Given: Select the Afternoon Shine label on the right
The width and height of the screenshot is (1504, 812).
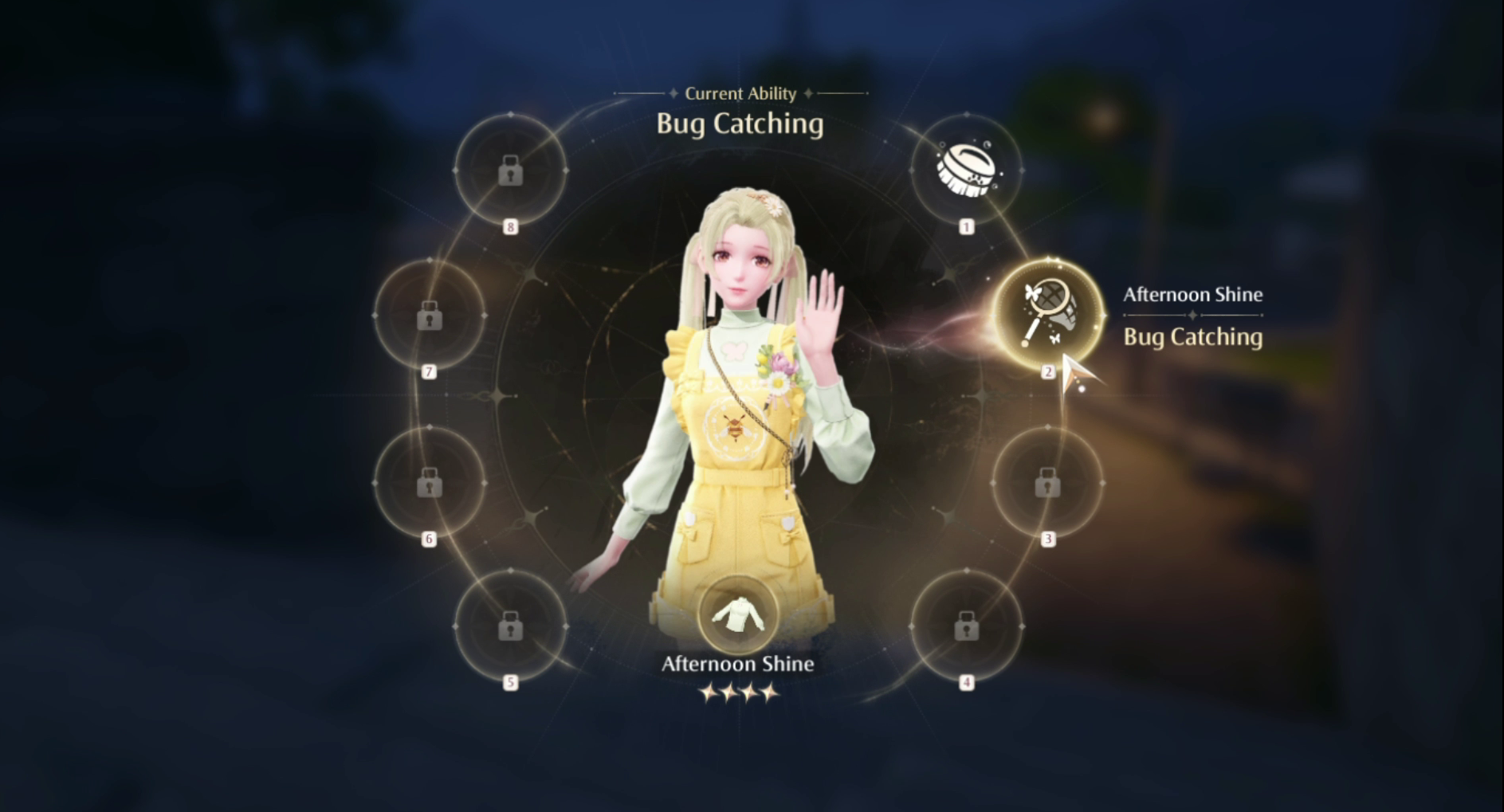Looking at the screenshot, I should point(1193,294).
